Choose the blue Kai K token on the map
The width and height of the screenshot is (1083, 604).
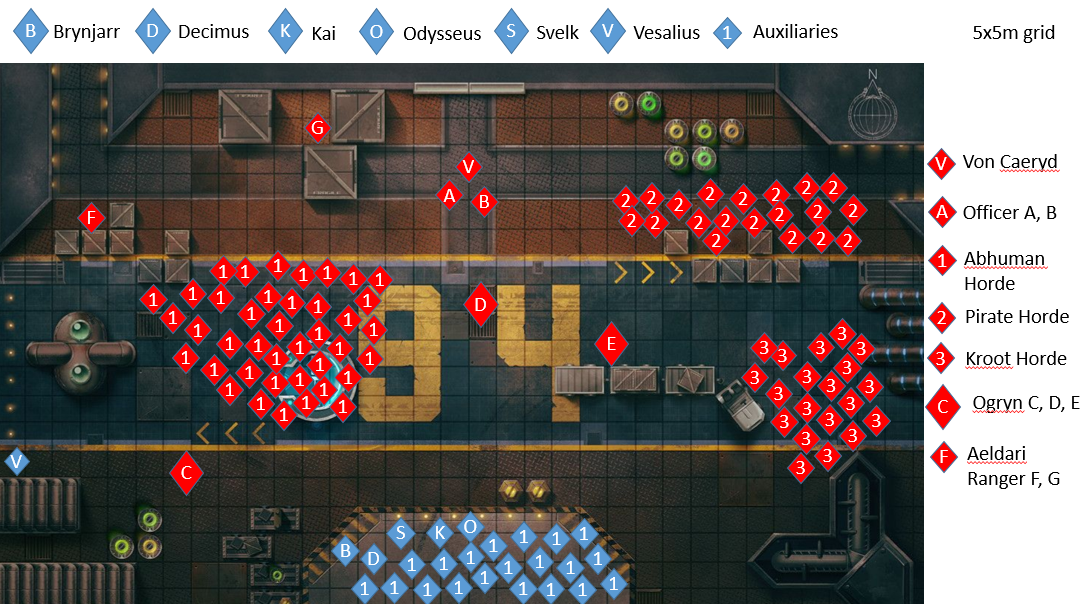point(438,533)
